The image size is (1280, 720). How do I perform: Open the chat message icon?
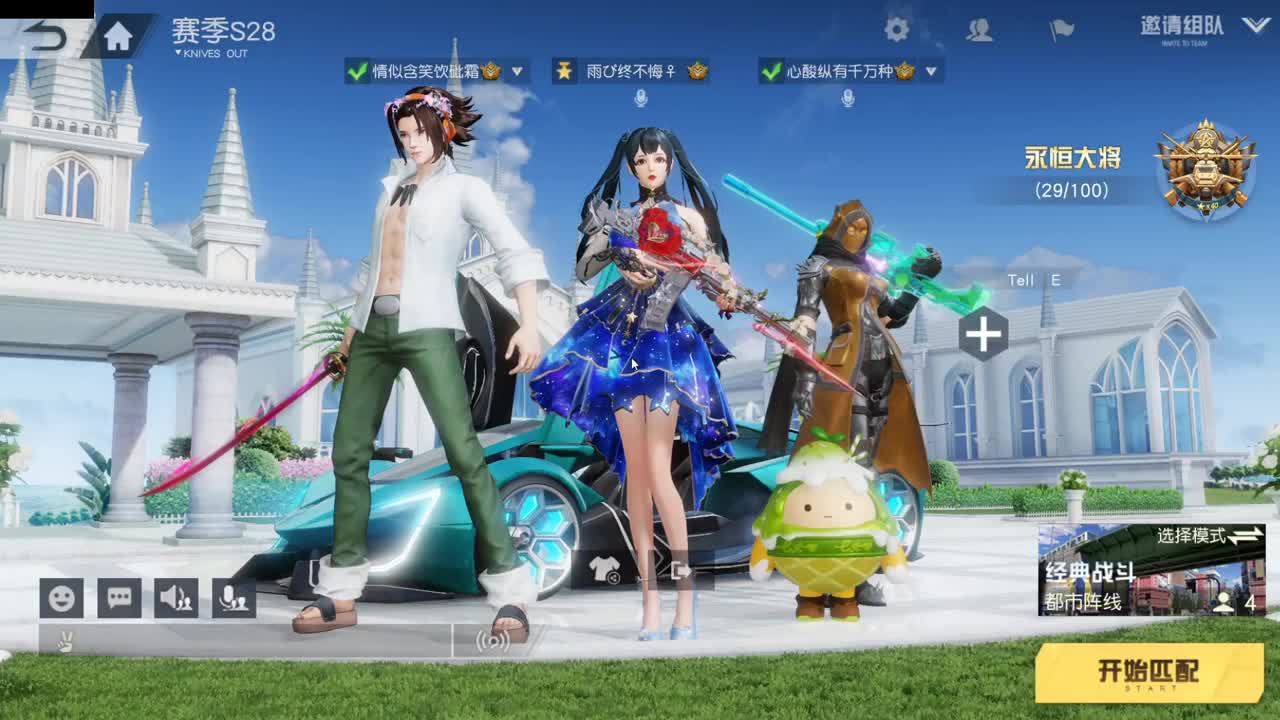pos(117,597)
